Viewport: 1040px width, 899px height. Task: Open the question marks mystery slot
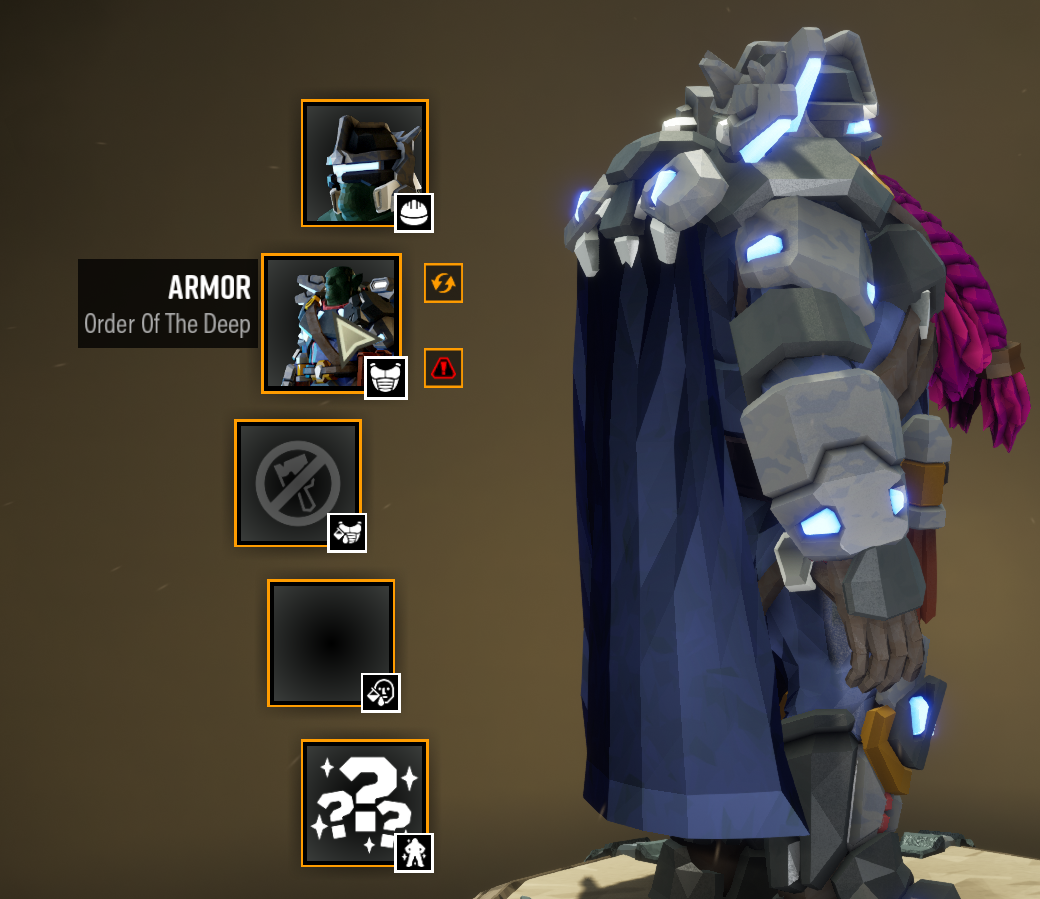pyautogui.click(x=365, y=802)
